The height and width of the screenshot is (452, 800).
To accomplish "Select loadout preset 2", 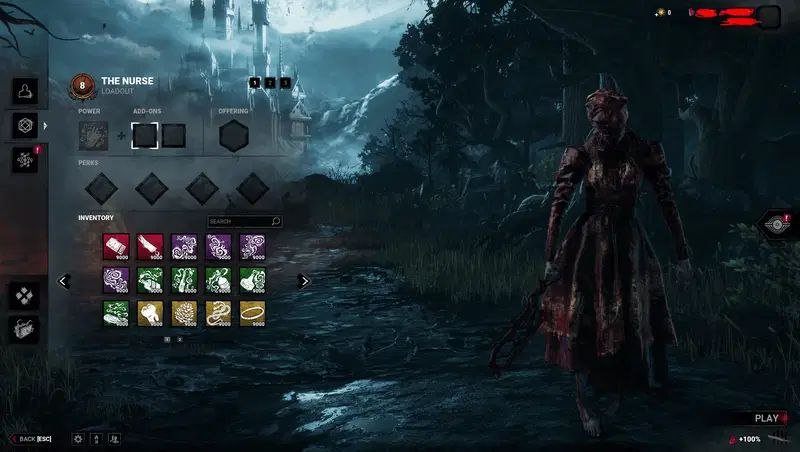I will pyautogui.click(x=270, y=82).
